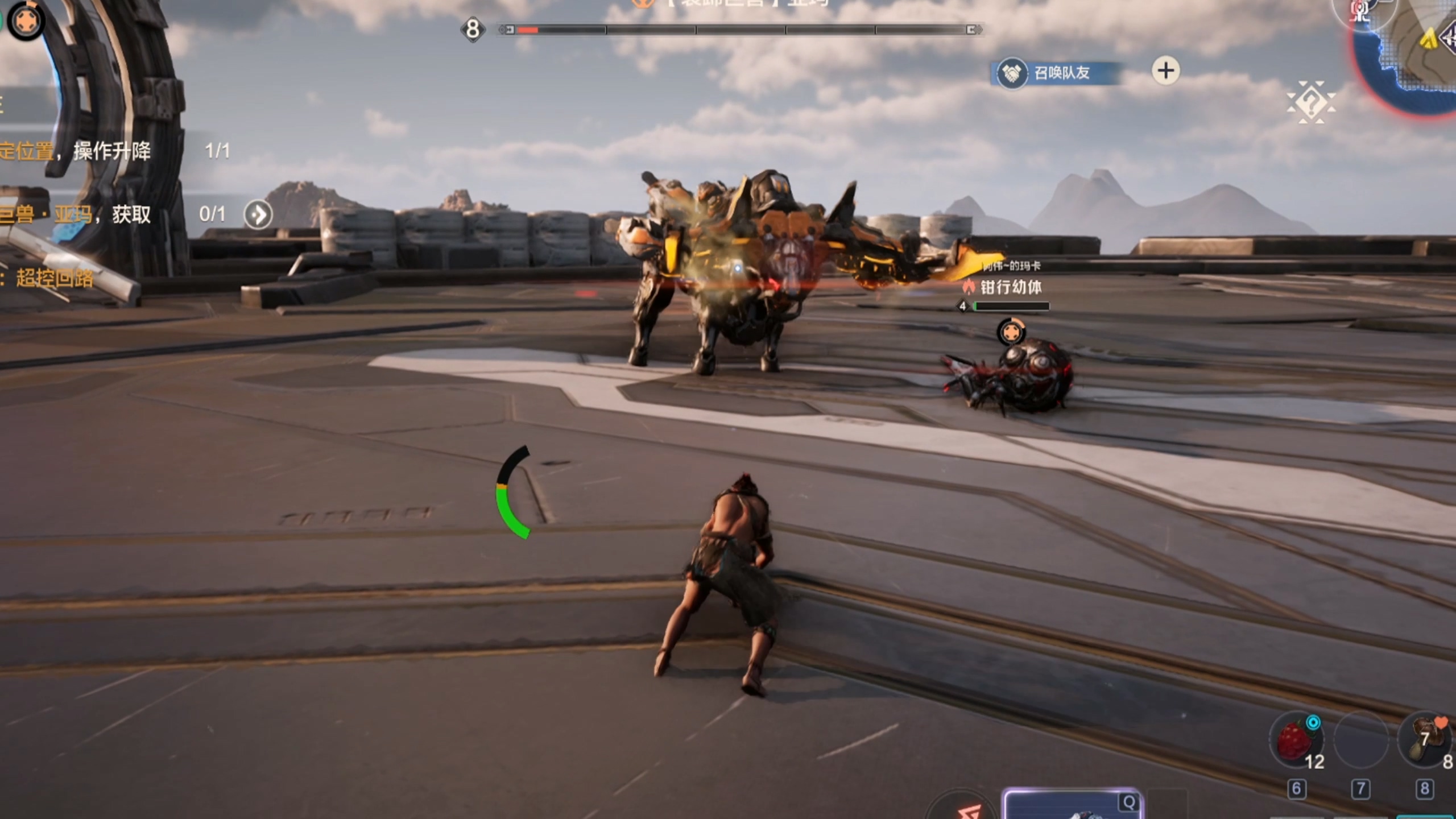Use the mushroom item slot
This screenshot has height=819, width=1456.
[1425, 739]
